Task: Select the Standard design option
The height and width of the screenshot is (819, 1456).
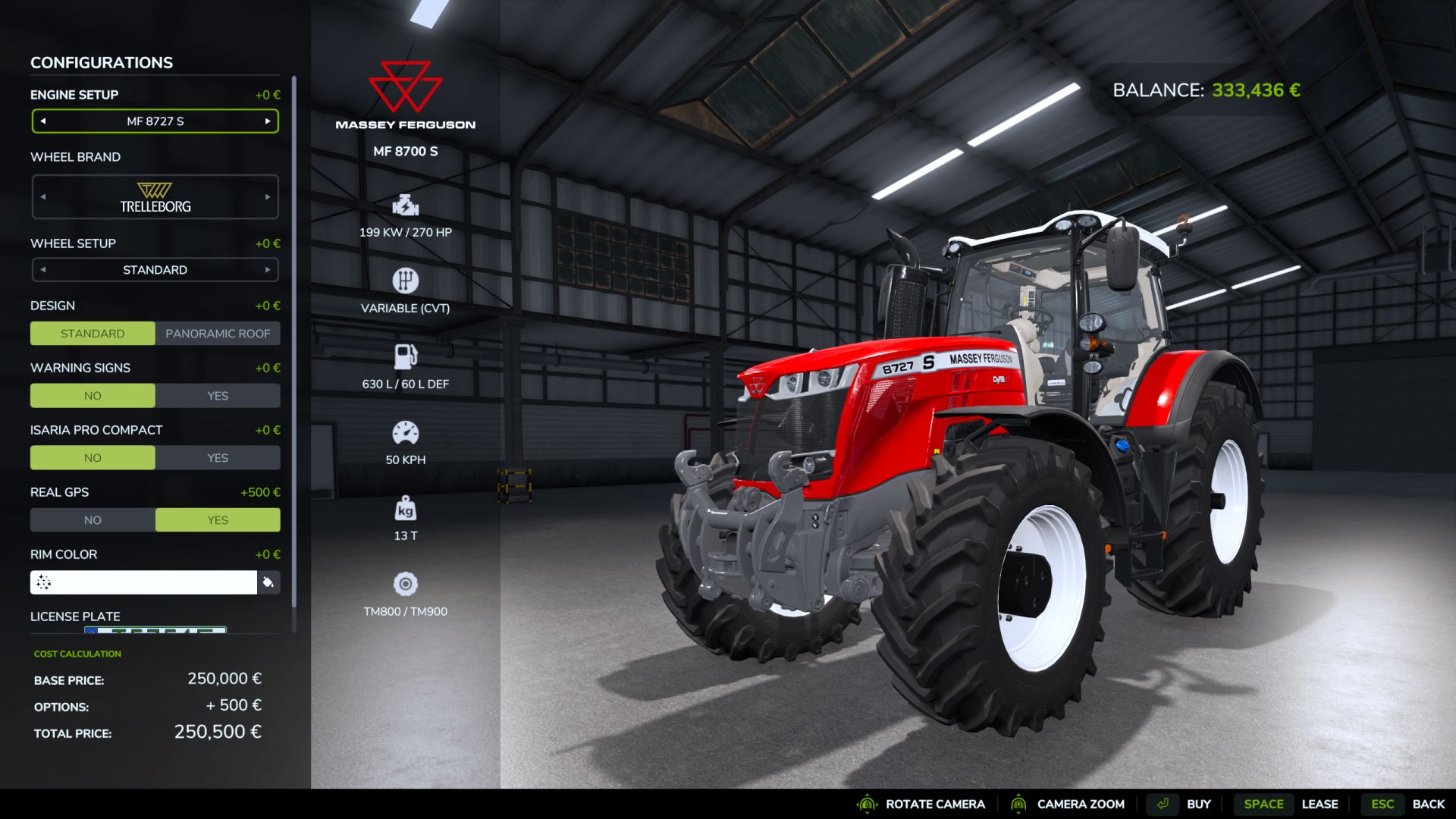Action: [x=92, y=333]
